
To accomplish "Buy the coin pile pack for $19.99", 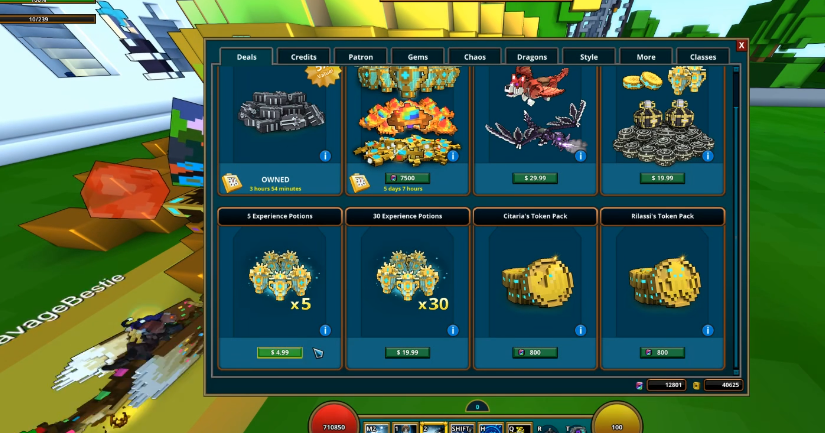I will (662, 178).
